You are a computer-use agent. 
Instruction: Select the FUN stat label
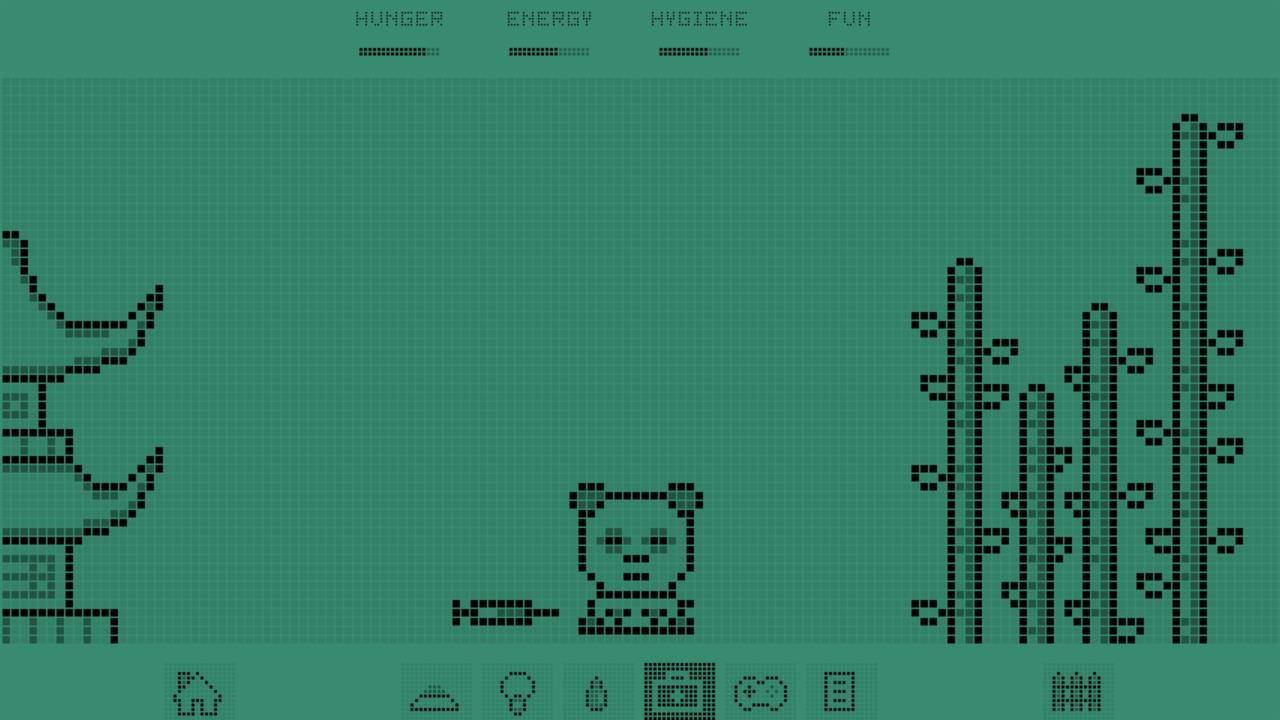click(849, 17)
